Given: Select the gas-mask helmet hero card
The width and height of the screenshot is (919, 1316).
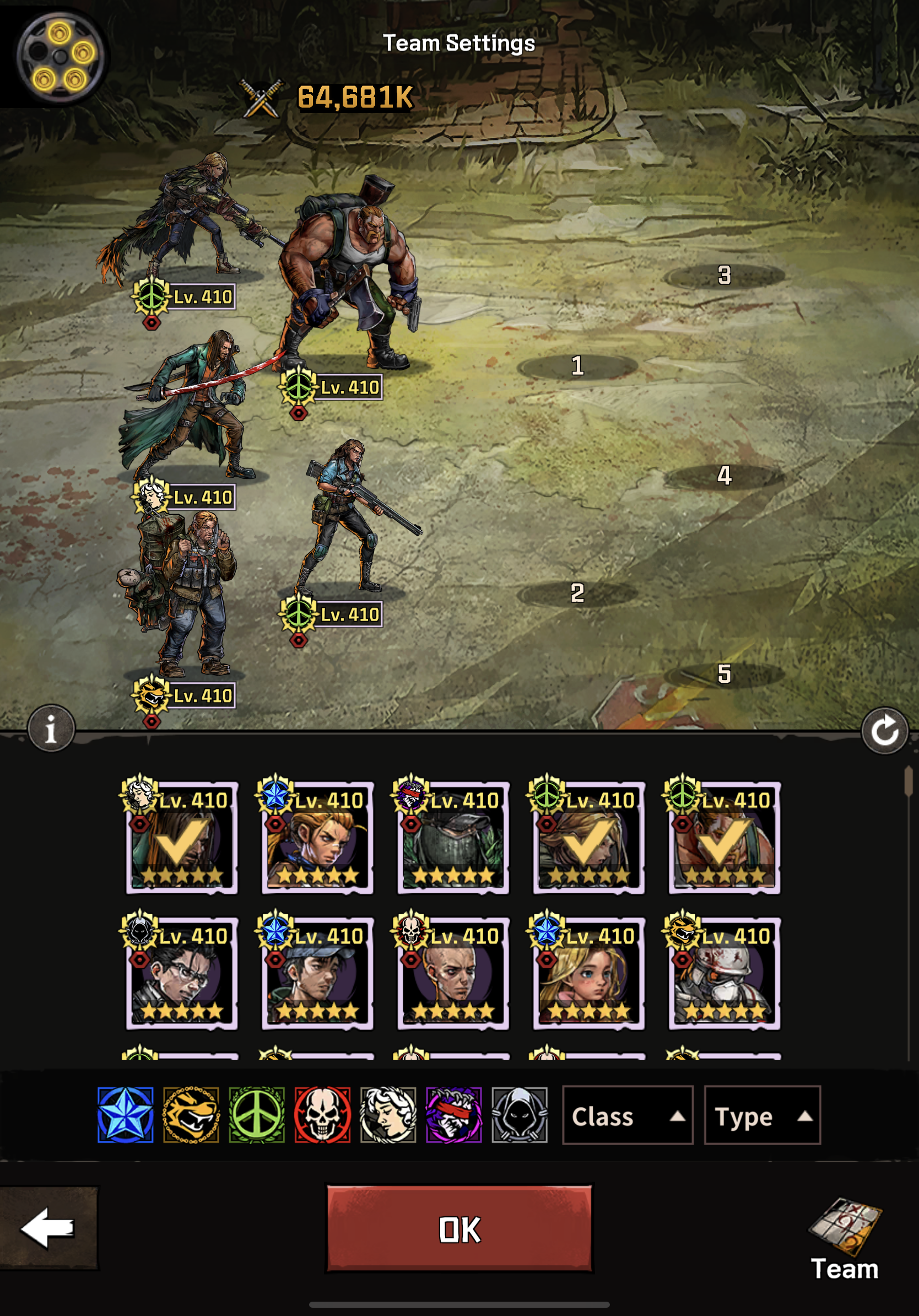Looking at the screenshot, I should pos(724,973).
